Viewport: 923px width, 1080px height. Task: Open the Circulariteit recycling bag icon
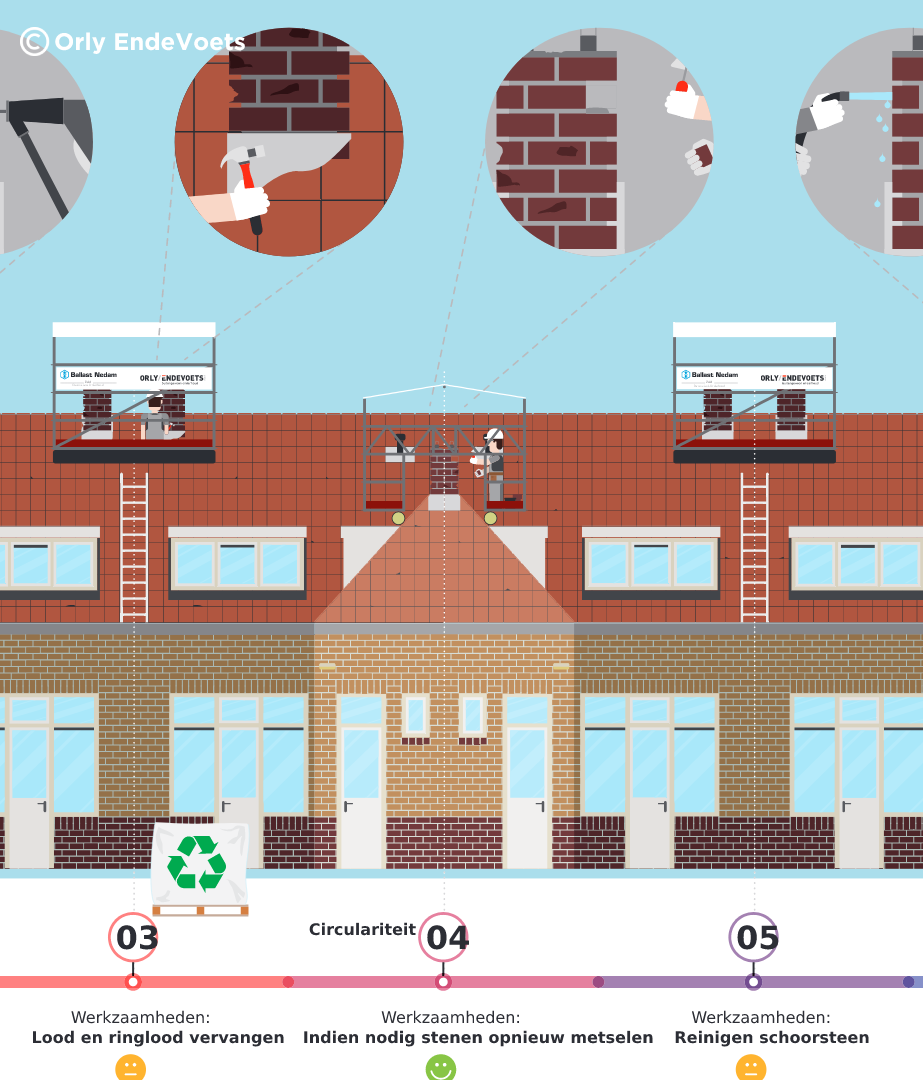click(198, 866)
